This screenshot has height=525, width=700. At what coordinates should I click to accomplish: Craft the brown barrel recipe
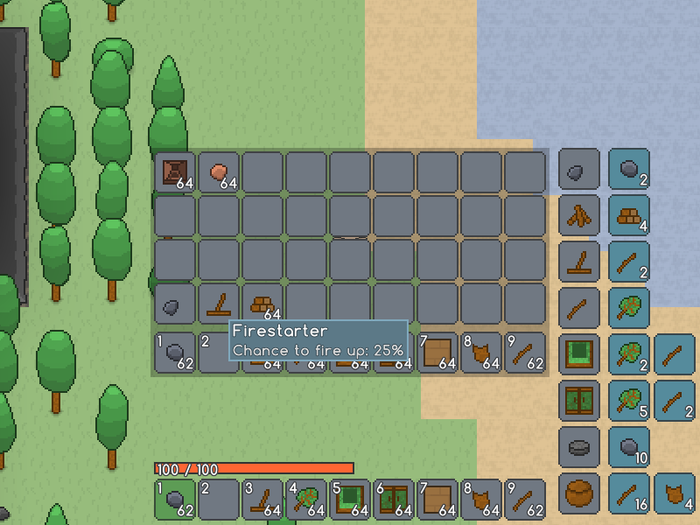(x=579, y=492)
